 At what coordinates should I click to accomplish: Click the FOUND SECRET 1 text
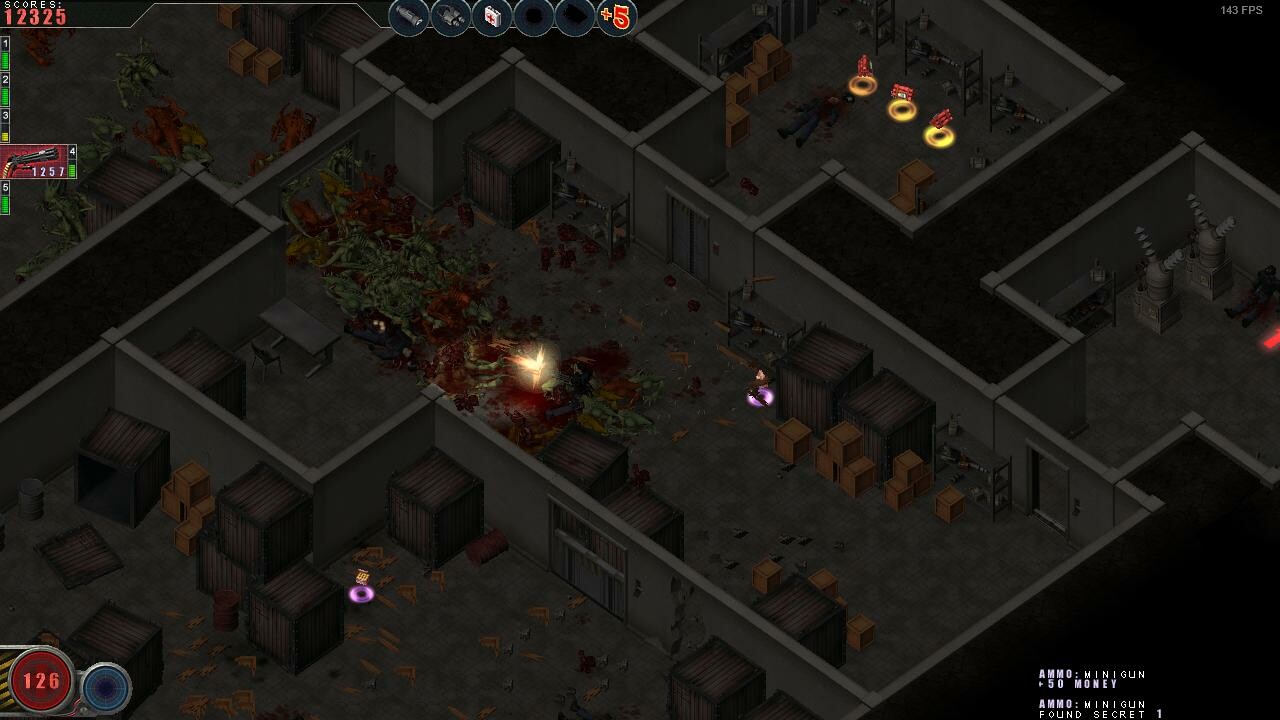pos(1093,713)
